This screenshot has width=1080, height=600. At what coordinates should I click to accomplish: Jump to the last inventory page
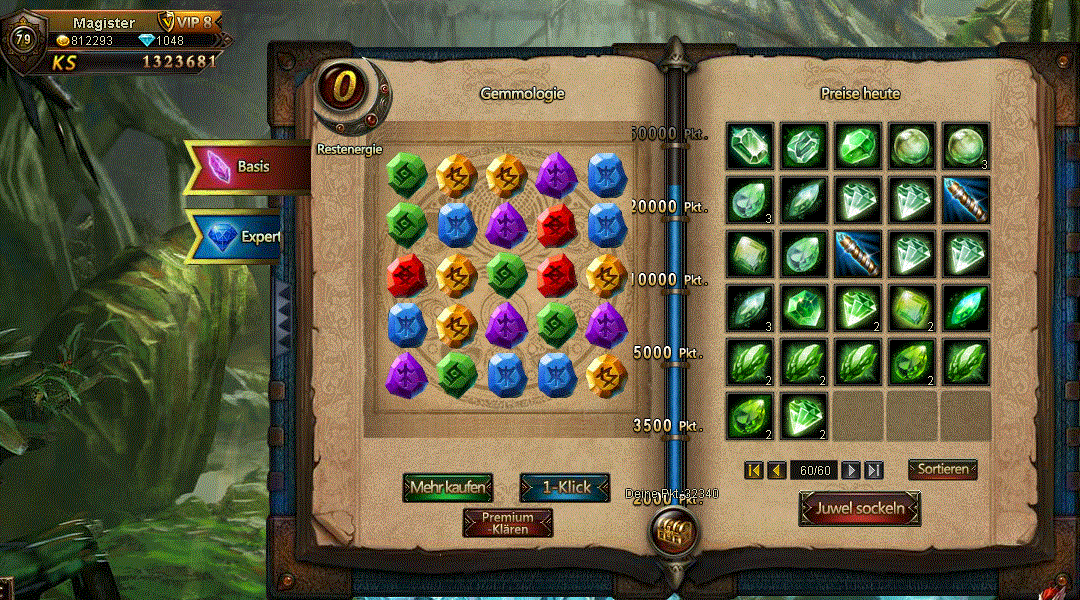pyautogui.click(x=873, y=470)
